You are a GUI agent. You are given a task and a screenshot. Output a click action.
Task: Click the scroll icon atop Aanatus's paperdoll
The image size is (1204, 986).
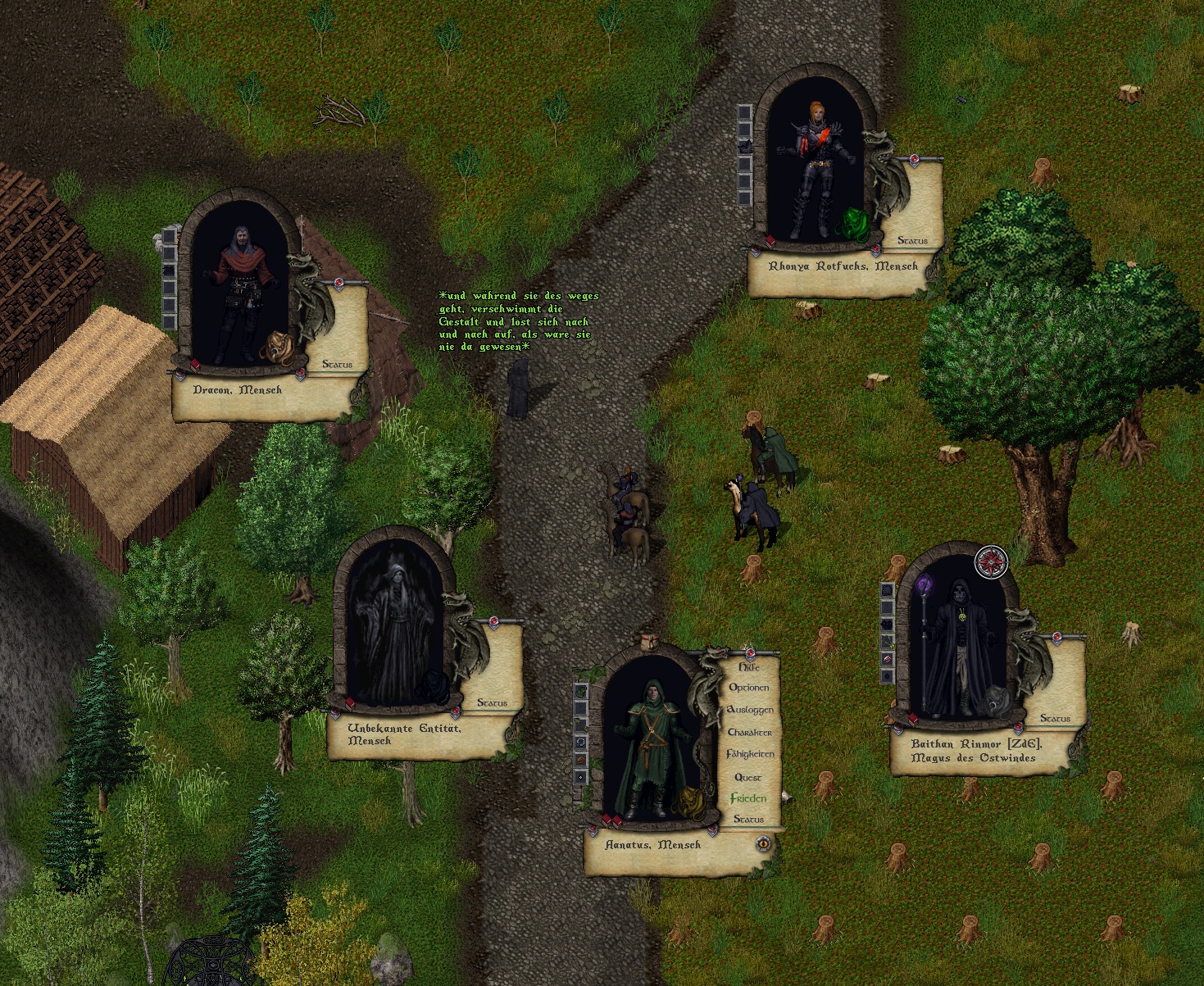tap(651, 640)
